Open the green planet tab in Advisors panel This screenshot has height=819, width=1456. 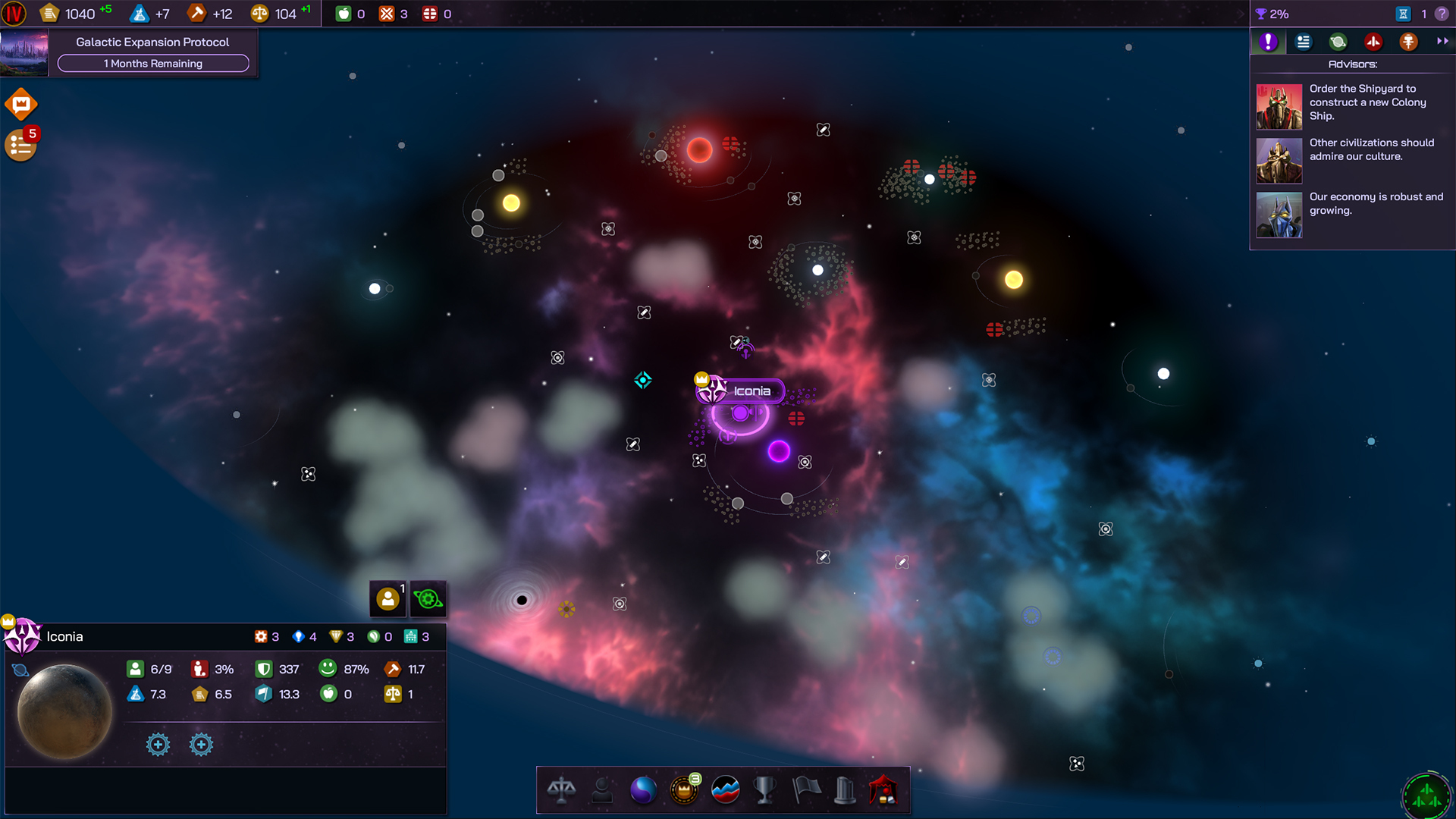(1338, 42)
